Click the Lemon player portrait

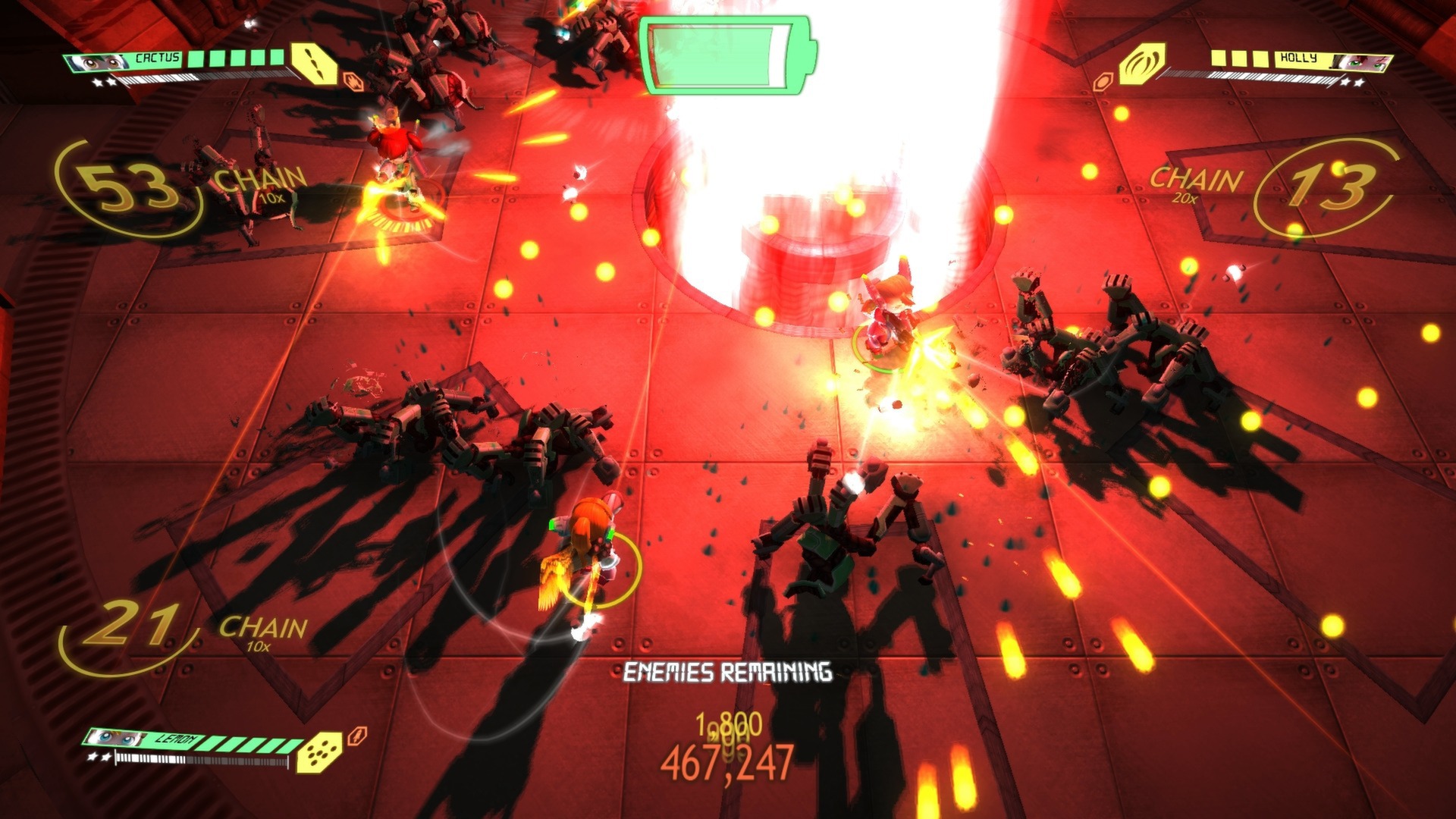pos(118,737)
